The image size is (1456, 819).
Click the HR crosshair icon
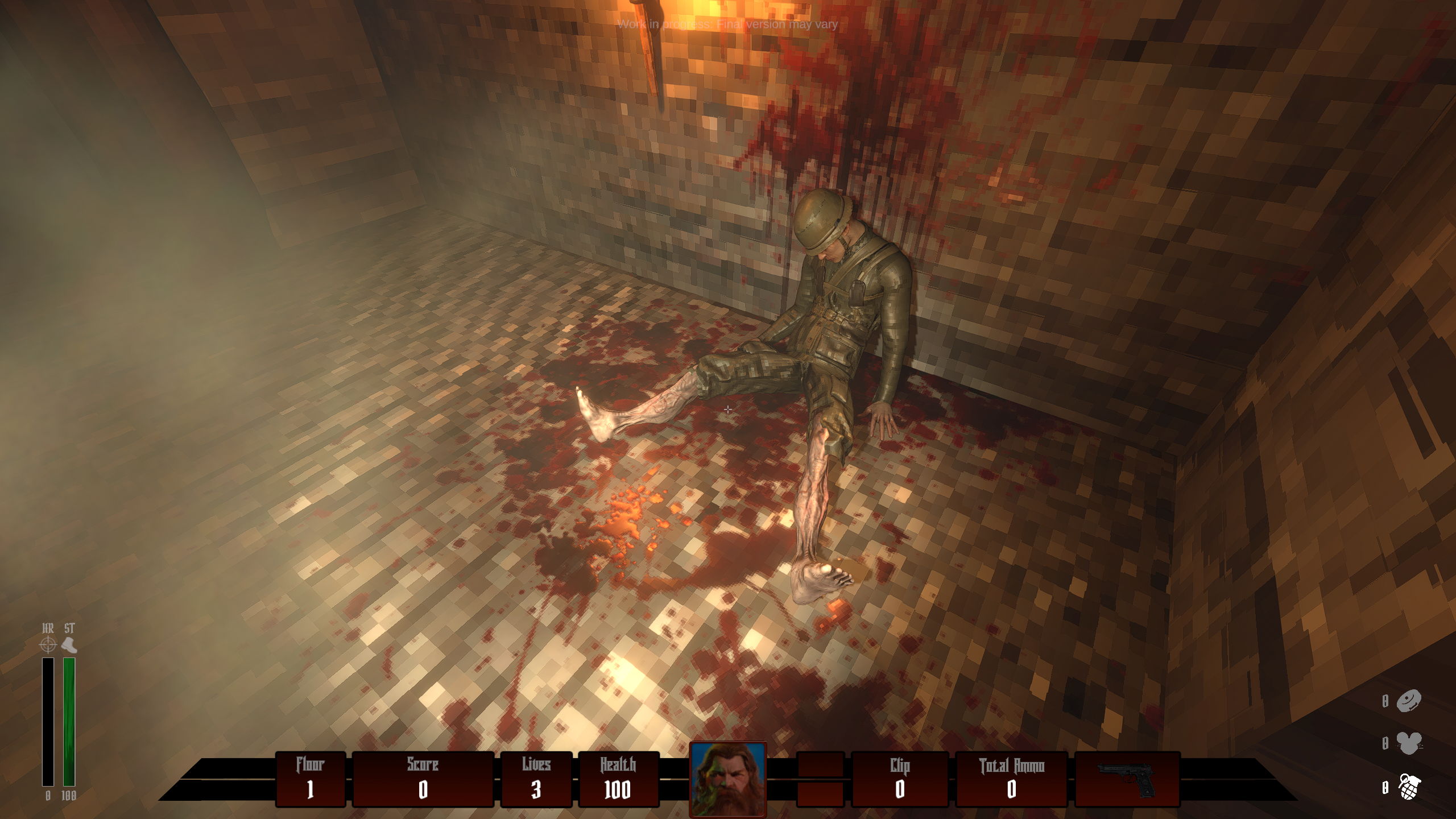(x=48, y=644)
